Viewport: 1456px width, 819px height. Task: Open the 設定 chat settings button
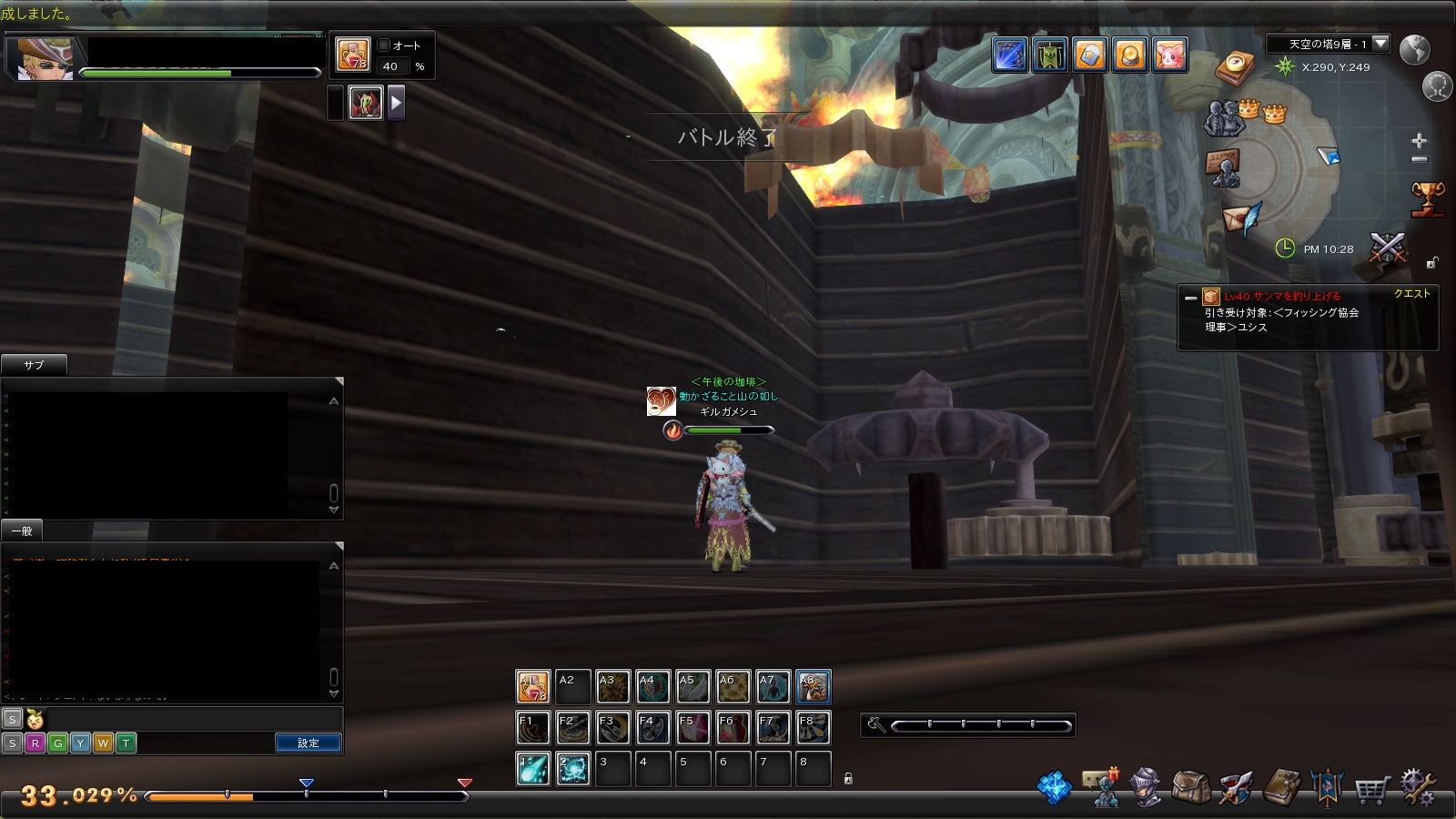tap(308, 743)
